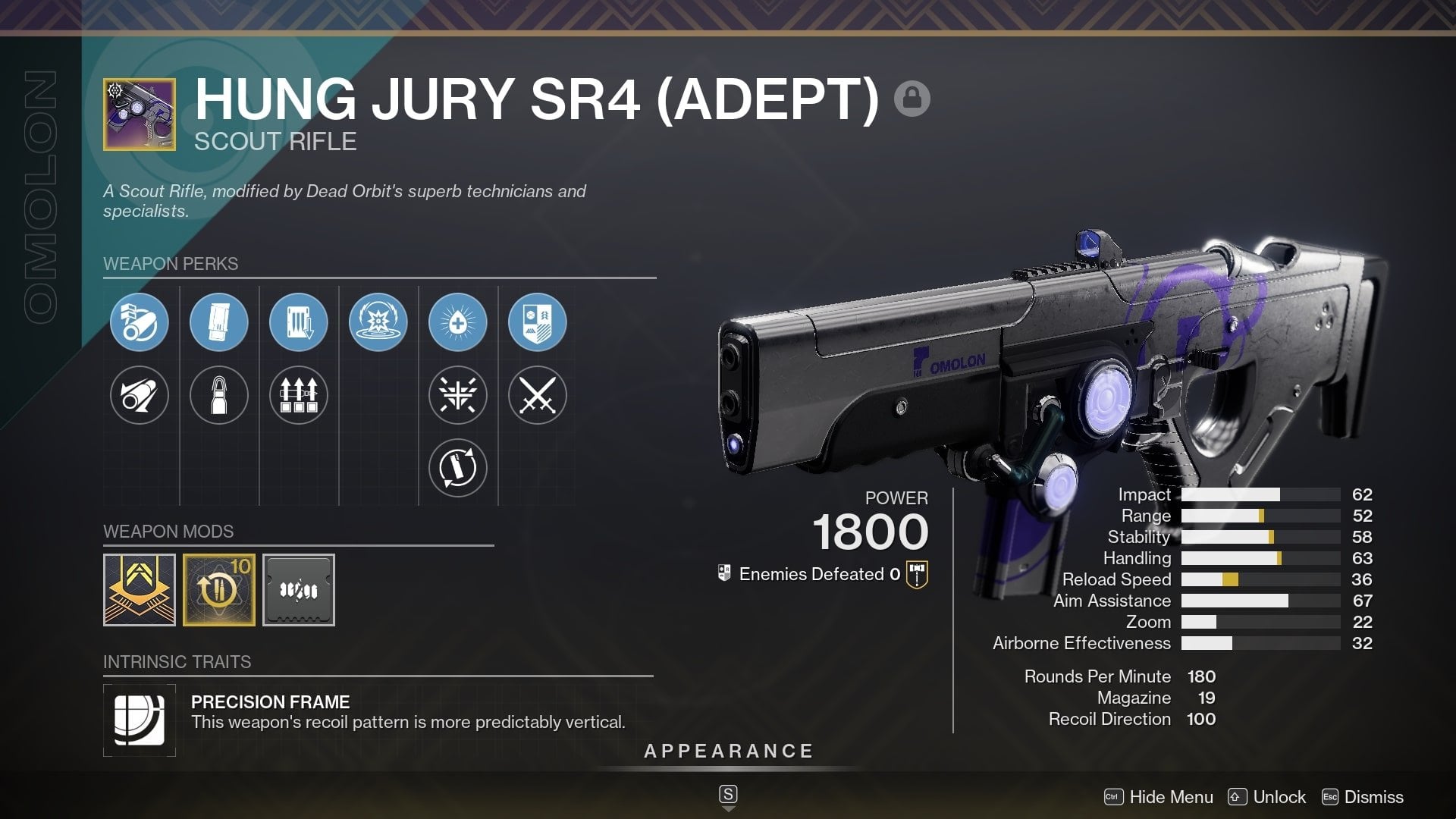1456x819 pixels.
Task: Open the Appearance section
Action: (x=728, y=752)
